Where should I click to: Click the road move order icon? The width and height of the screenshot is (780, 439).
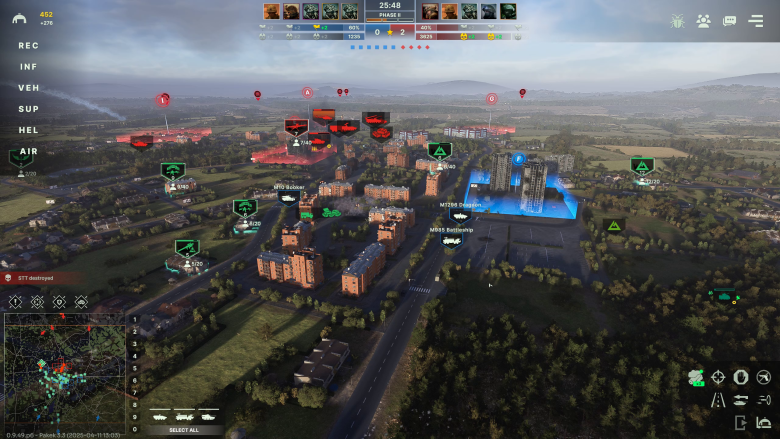[718, 400]
